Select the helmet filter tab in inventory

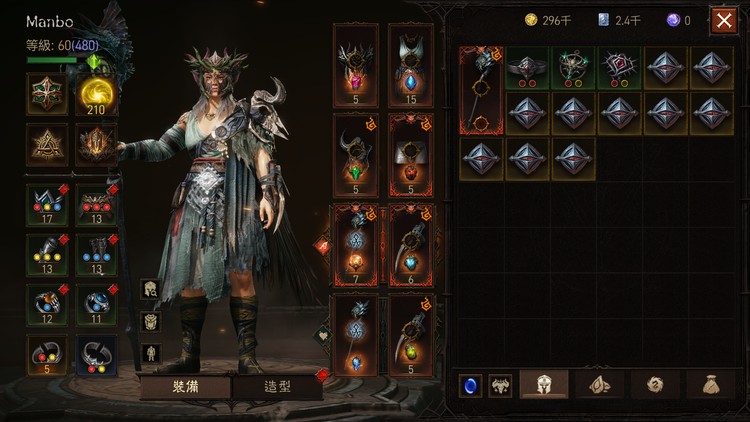[545, 384]
